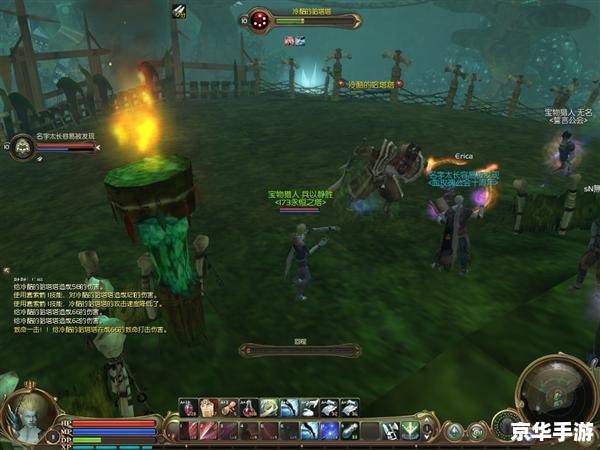Viewport: 600px width, 450px height.
Task: Select the target portrait at top center
Action: (x=260, y=19)
